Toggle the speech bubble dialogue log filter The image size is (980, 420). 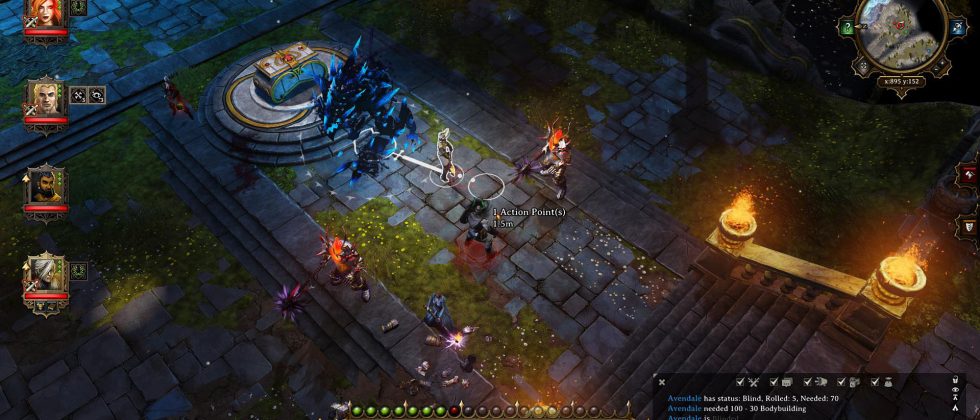pos(785,382)
